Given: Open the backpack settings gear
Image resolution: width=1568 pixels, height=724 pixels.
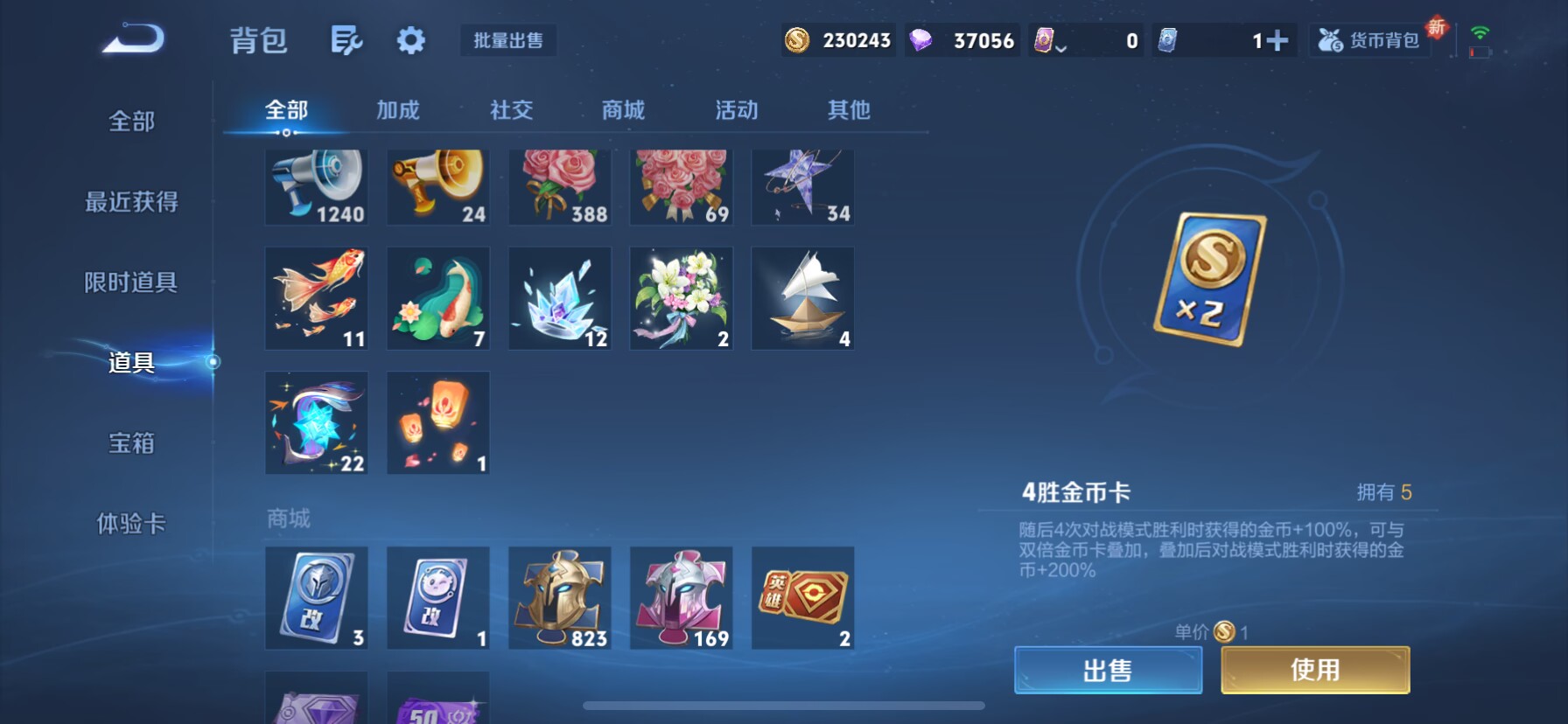Looking at the screenshot, I should click(409, 40).
